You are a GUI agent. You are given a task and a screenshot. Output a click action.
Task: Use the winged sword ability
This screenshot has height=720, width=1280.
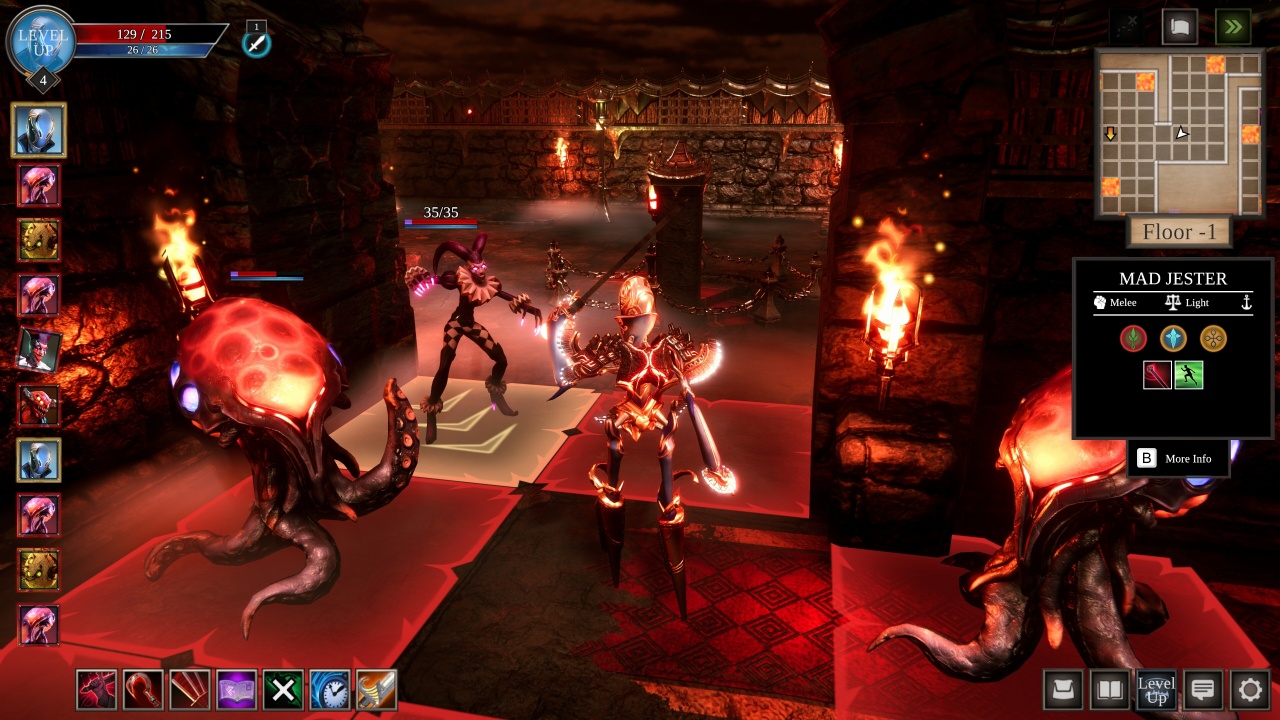pyautogui.click(x=376, y=690)
